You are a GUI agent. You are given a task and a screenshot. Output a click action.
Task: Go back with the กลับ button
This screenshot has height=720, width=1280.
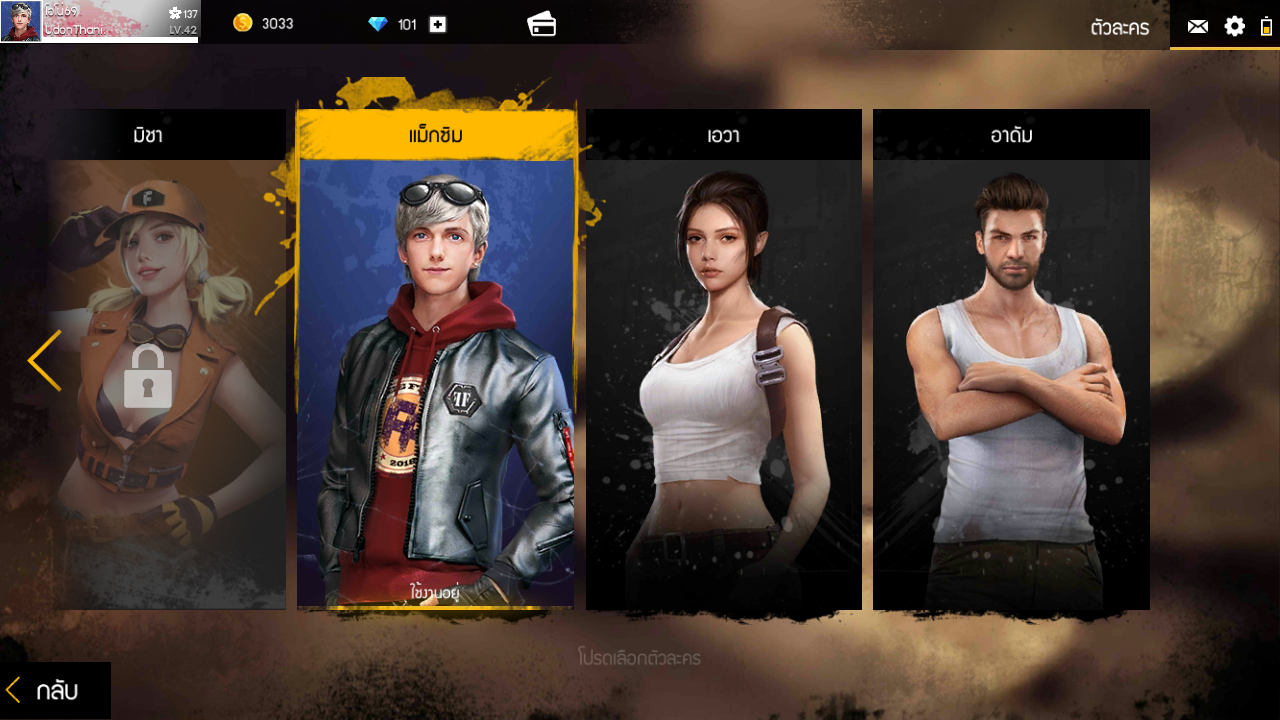click(55, 690)
